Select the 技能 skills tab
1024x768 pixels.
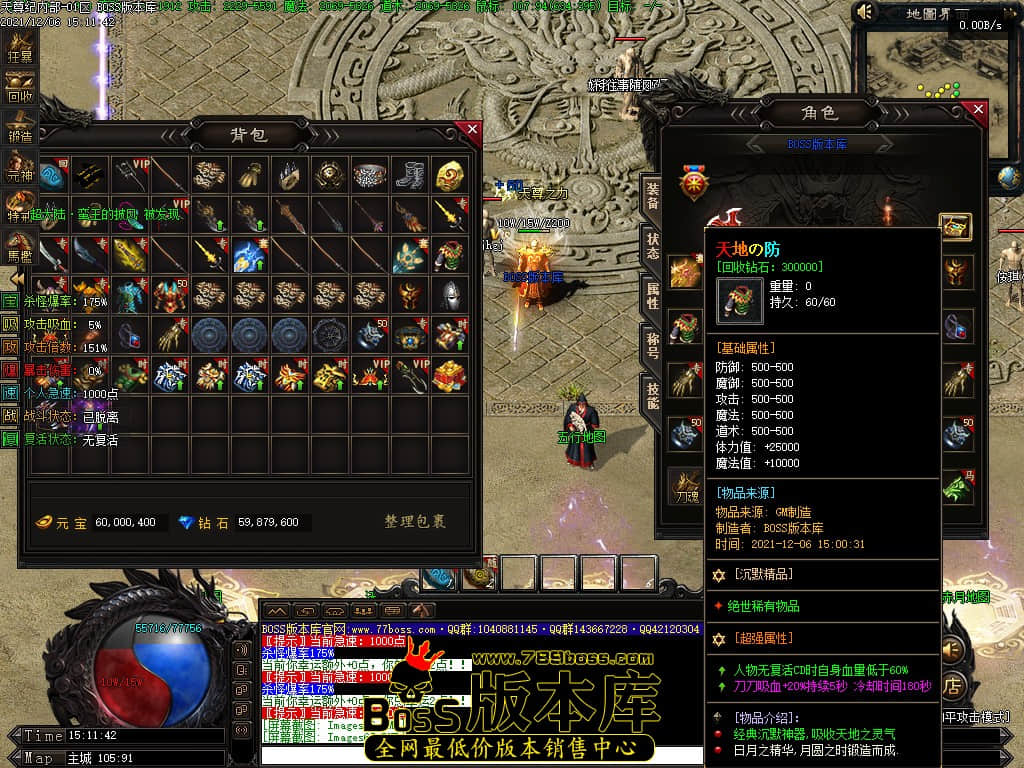coord(652,397)
